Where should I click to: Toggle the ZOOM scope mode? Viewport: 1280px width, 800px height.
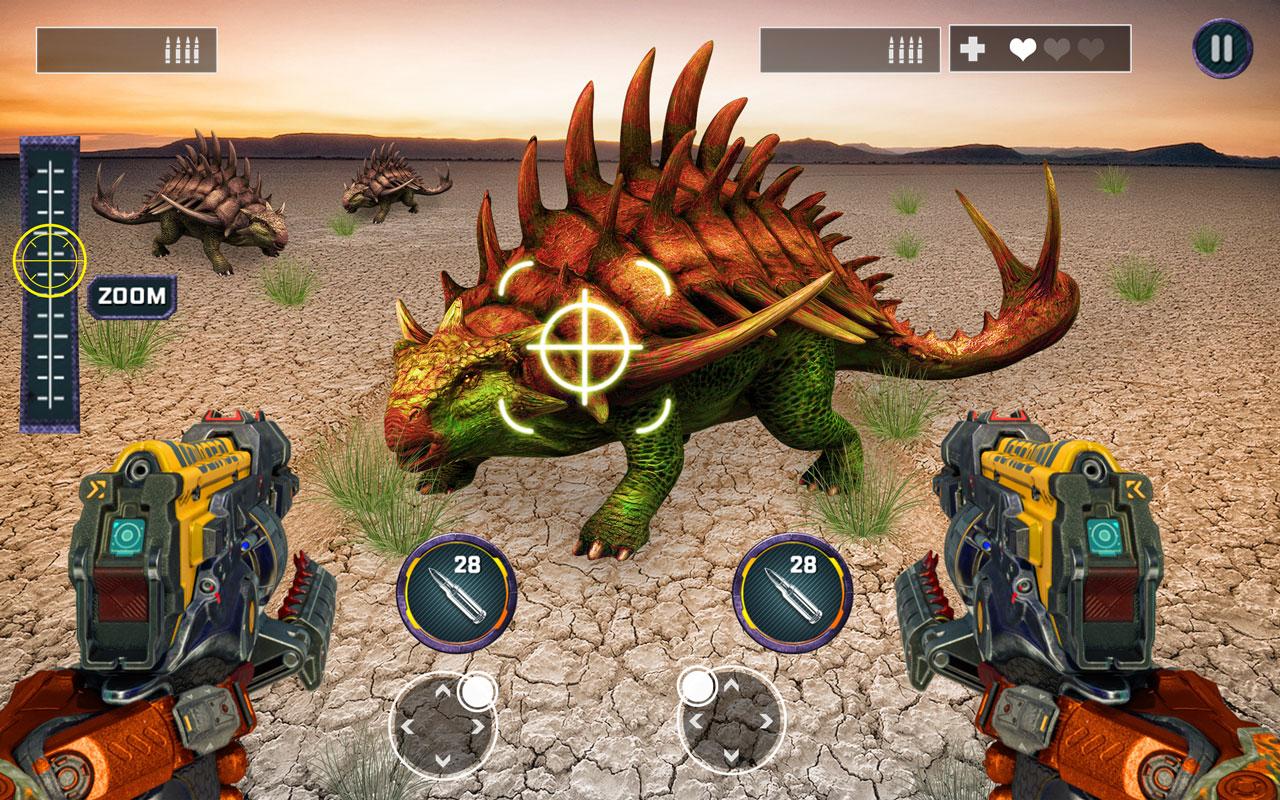pos(132,295)
